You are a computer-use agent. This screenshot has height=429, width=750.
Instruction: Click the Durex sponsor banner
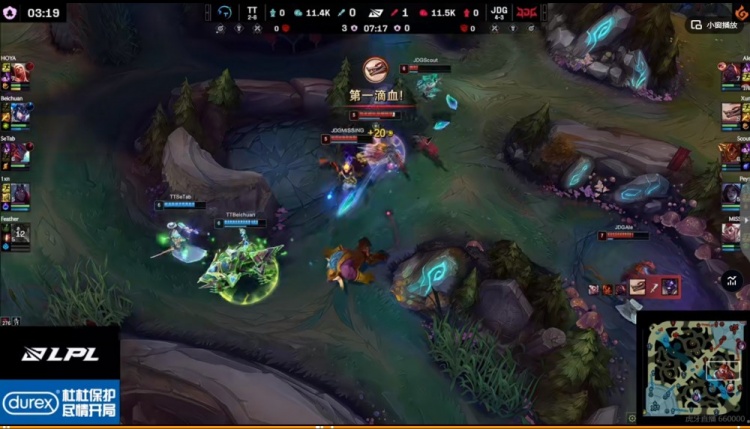coord(60,402)
